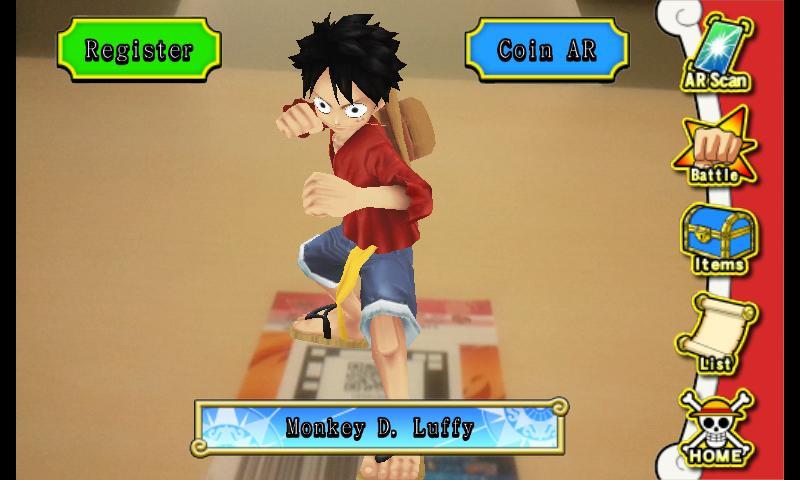
Task: Launch AR Scan from the side menu
Action: tap(716, 55)
